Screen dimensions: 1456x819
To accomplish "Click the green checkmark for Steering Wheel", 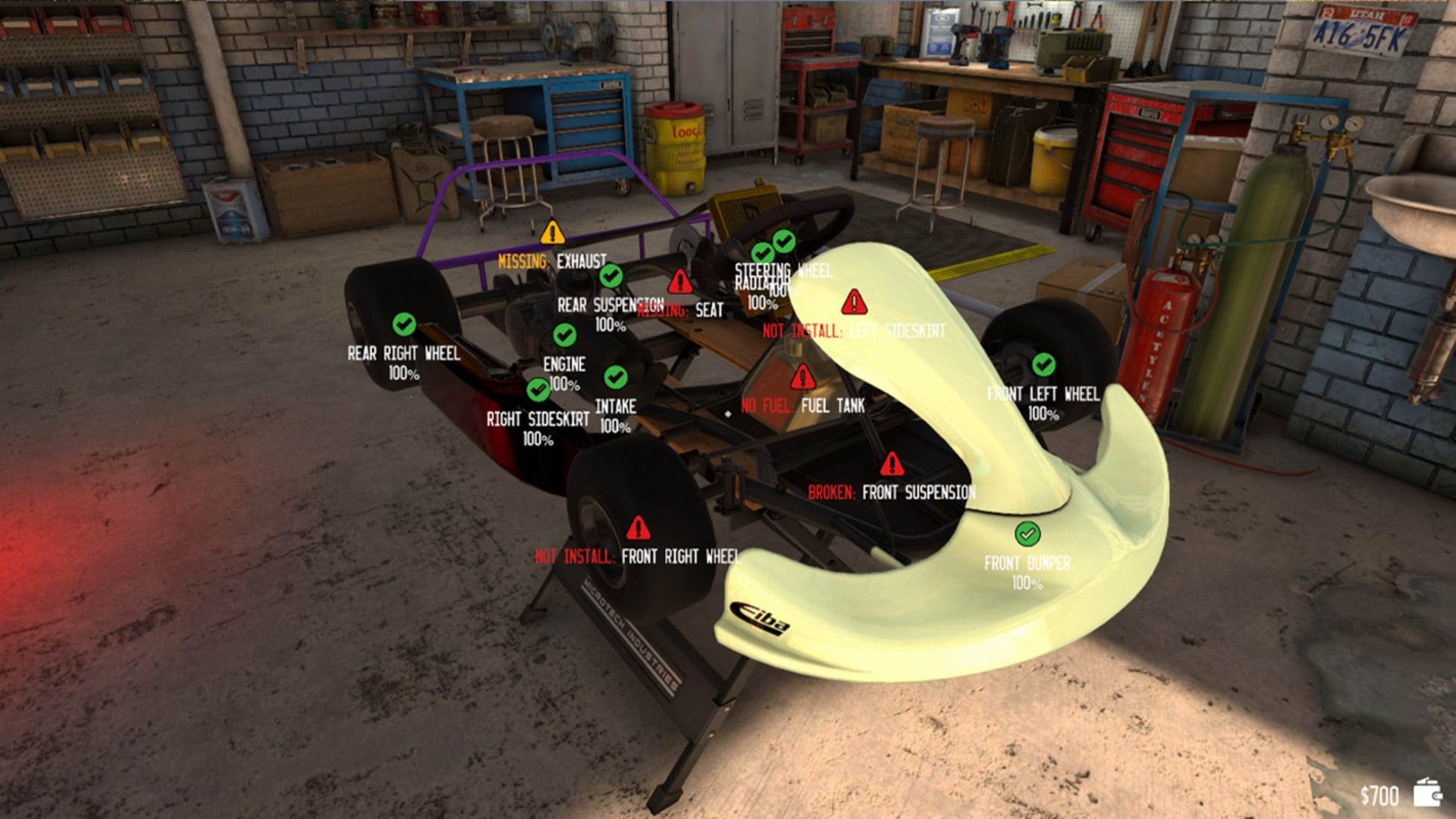I will pyautogui.click(x=784, y=243).
